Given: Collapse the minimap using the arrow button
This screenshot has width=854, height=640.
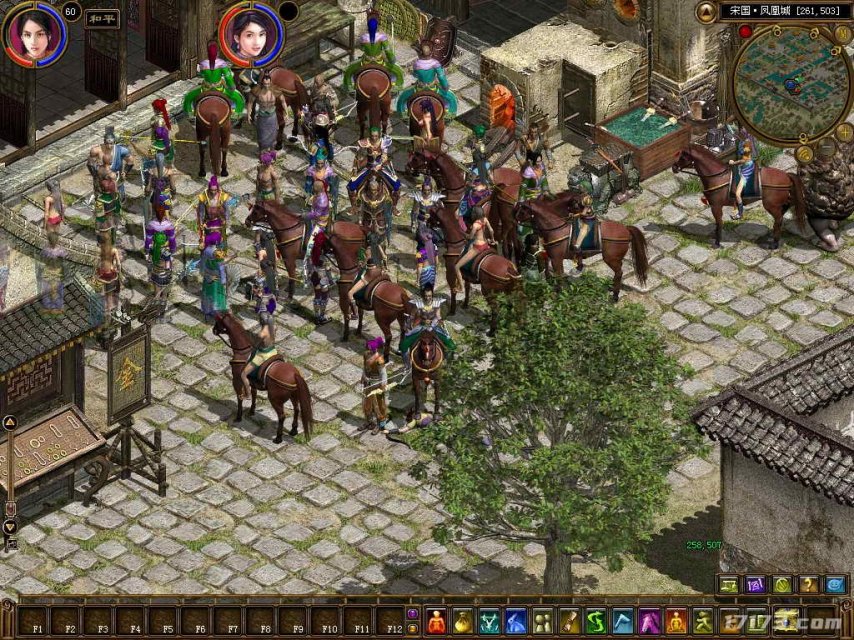Looking at the screenshot, I should 706,11.
